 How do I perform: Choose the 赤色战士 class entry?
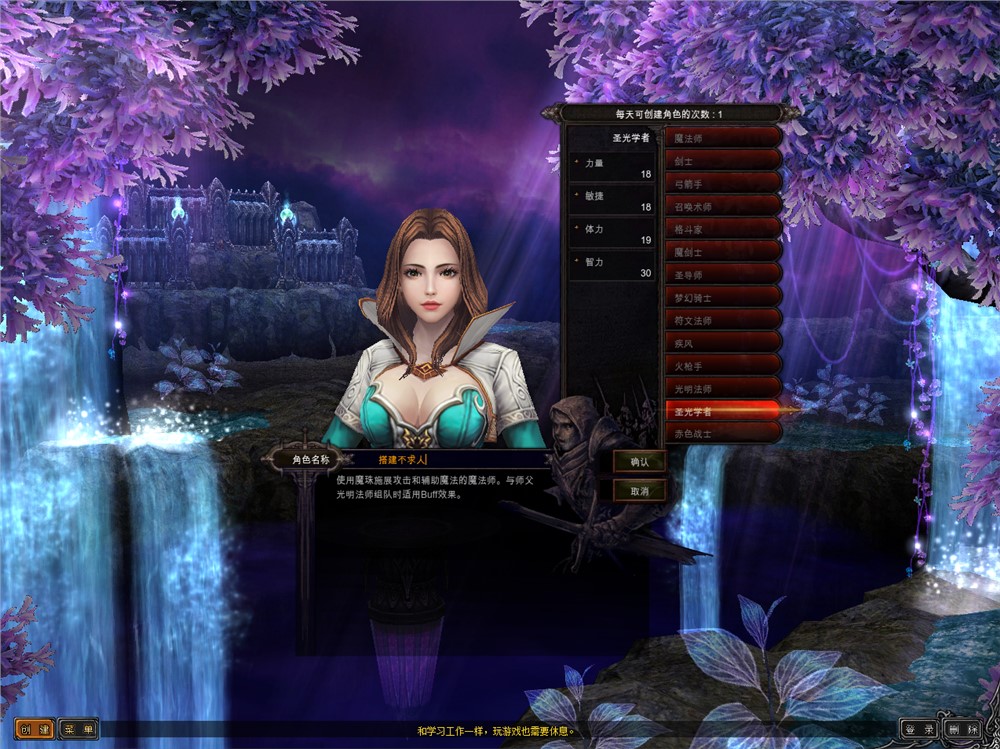click(x=723, y=434)
